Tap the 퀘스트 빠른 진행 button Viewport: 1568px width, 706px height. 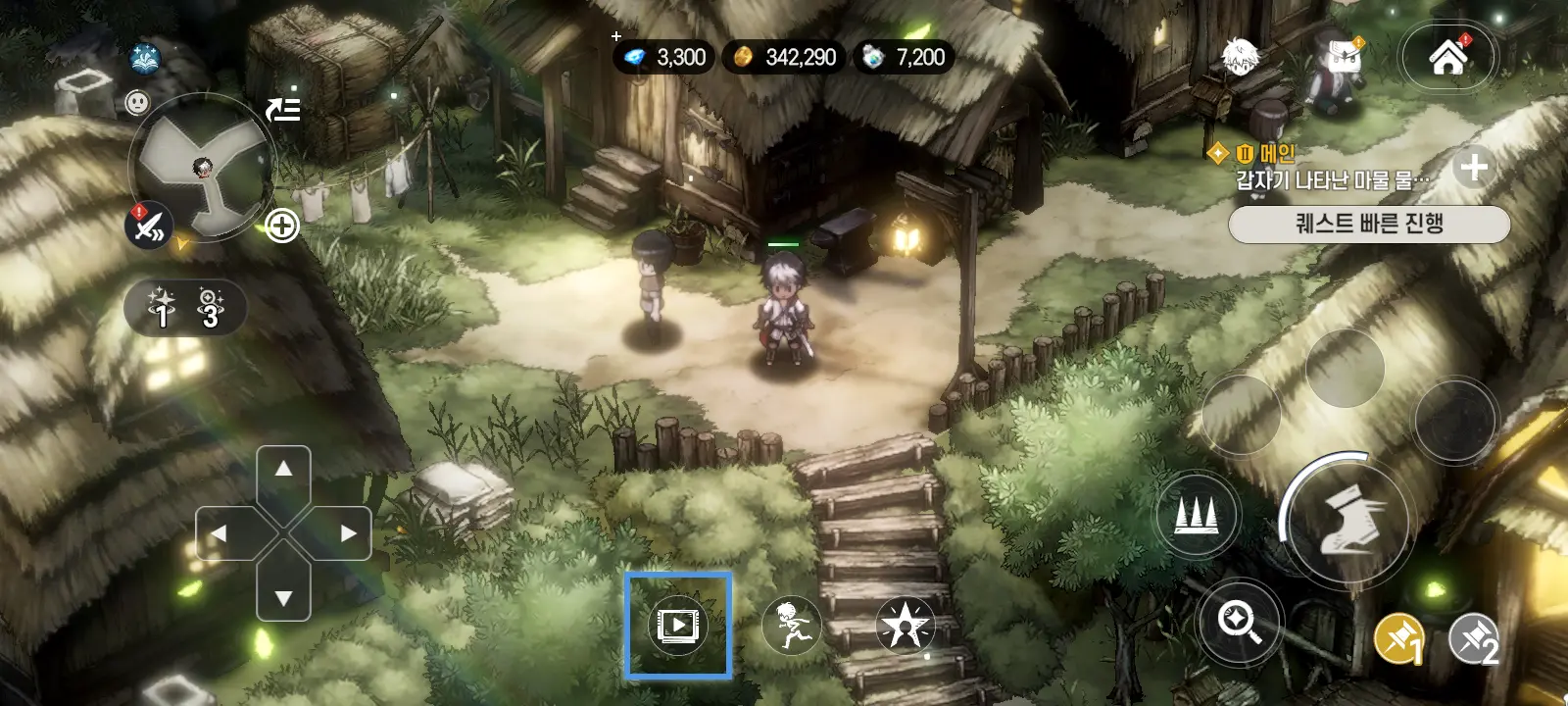click(1368, 224)
